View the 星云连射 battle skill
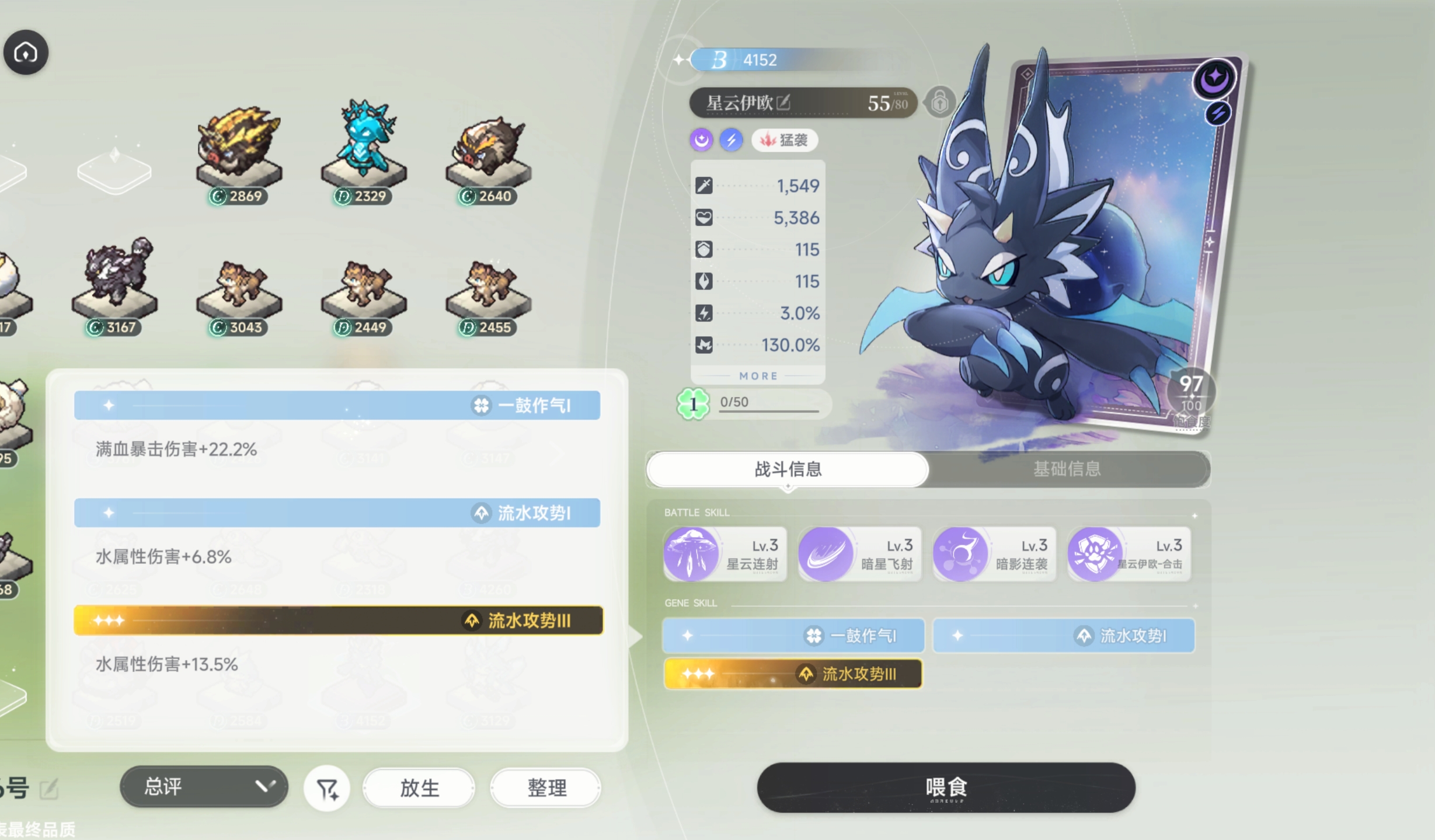 tap(725, 554)
